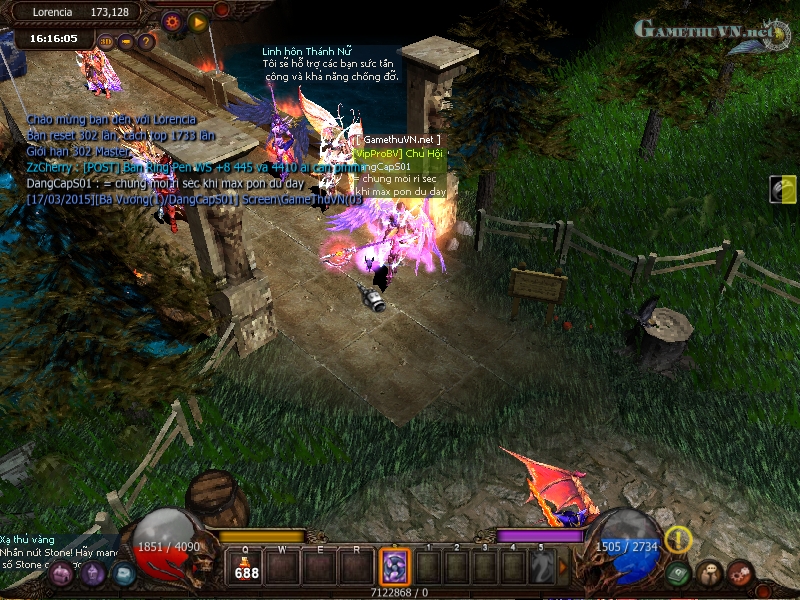The width and height of the screenshot is (800, 600).
Task: Open the yellow exclamation alert icon
Action: (679, 540)
